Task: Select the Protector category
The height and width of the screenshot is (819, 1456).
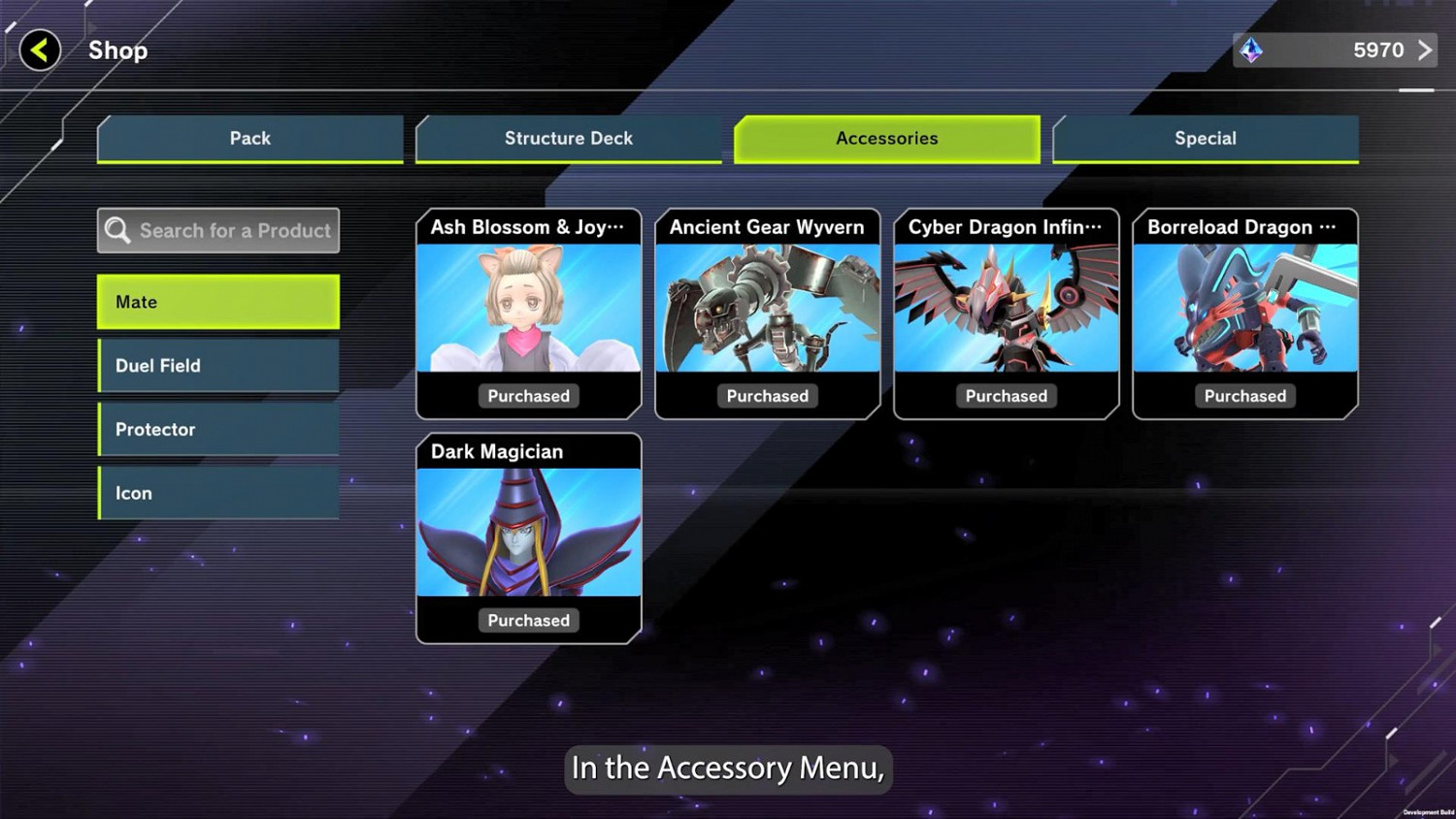Action: (218, 429)
